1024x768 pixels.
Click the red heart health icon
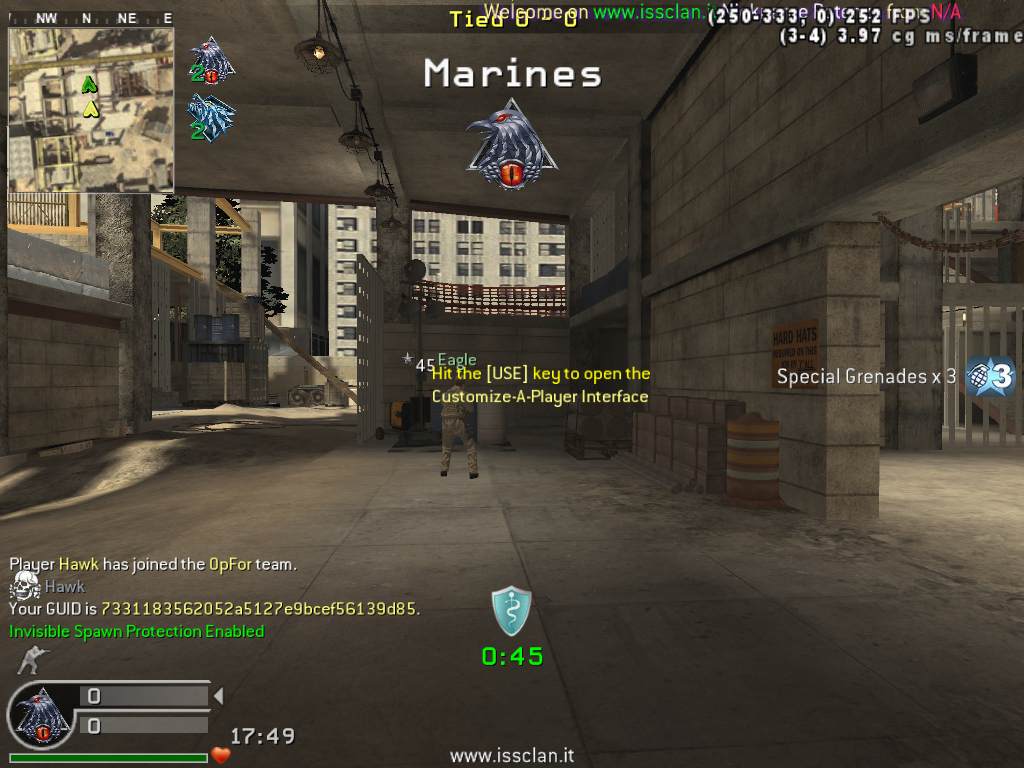point(221,755)
